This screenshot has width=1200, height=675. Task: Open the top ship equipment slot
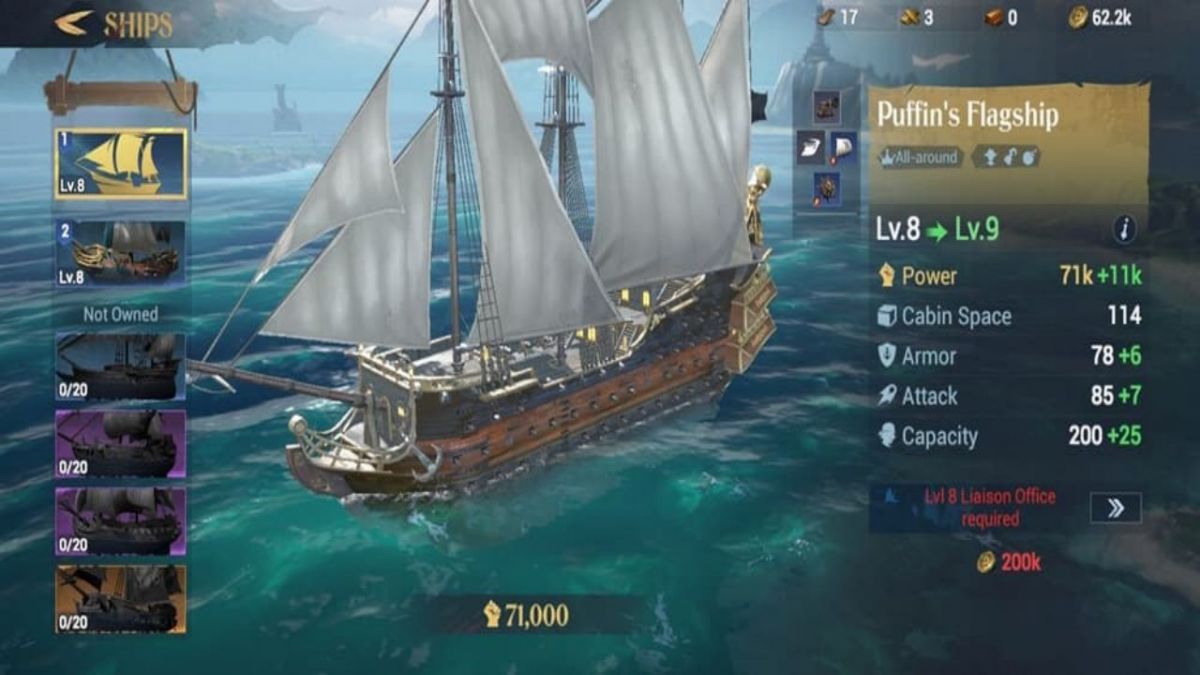[x=826, y=106]
